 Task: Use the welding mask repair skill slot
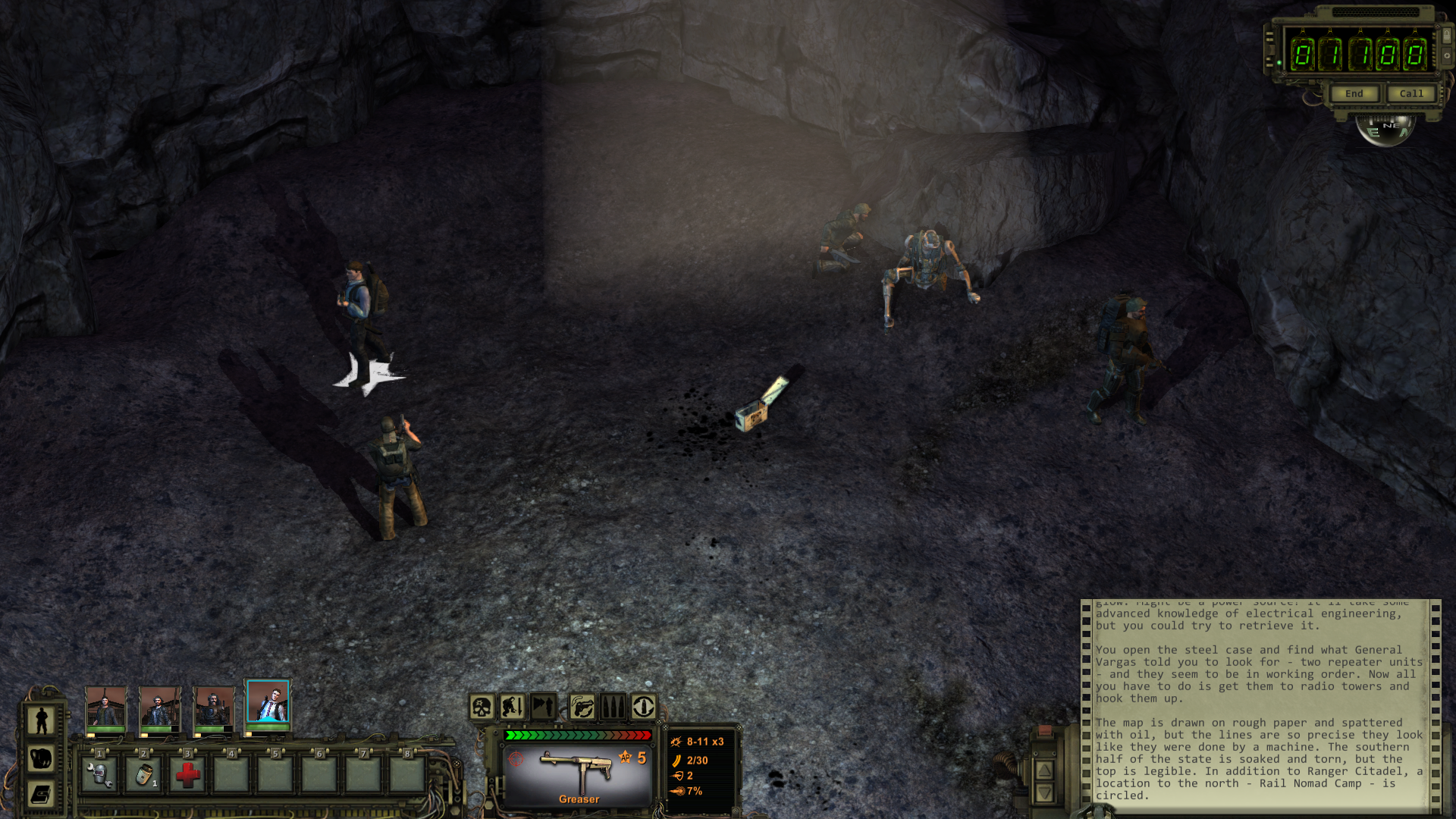click(99, 774)
